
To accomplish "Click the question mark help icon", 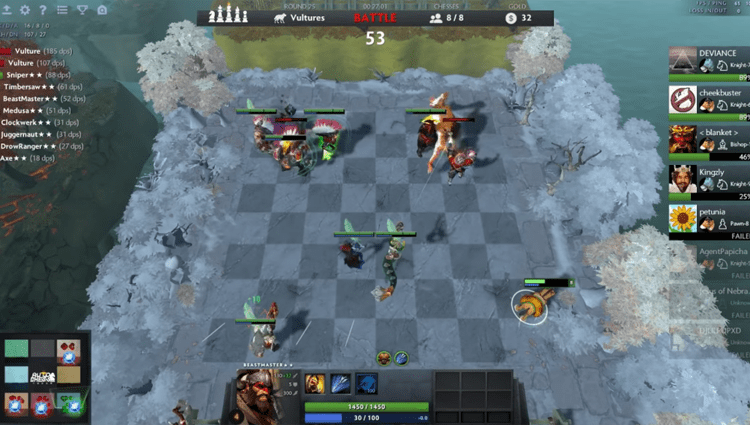I will [x=44, y=10].
